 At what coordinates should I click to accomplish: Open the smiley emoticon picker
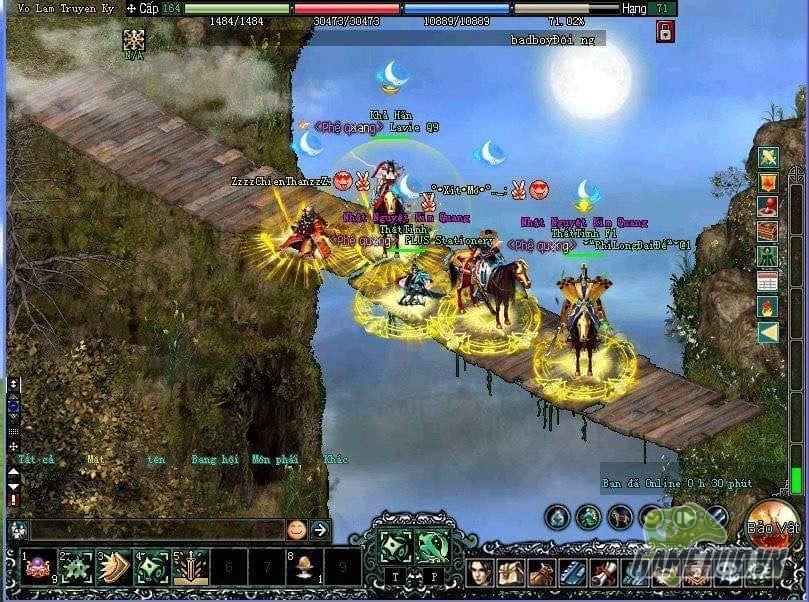point(297,530)
